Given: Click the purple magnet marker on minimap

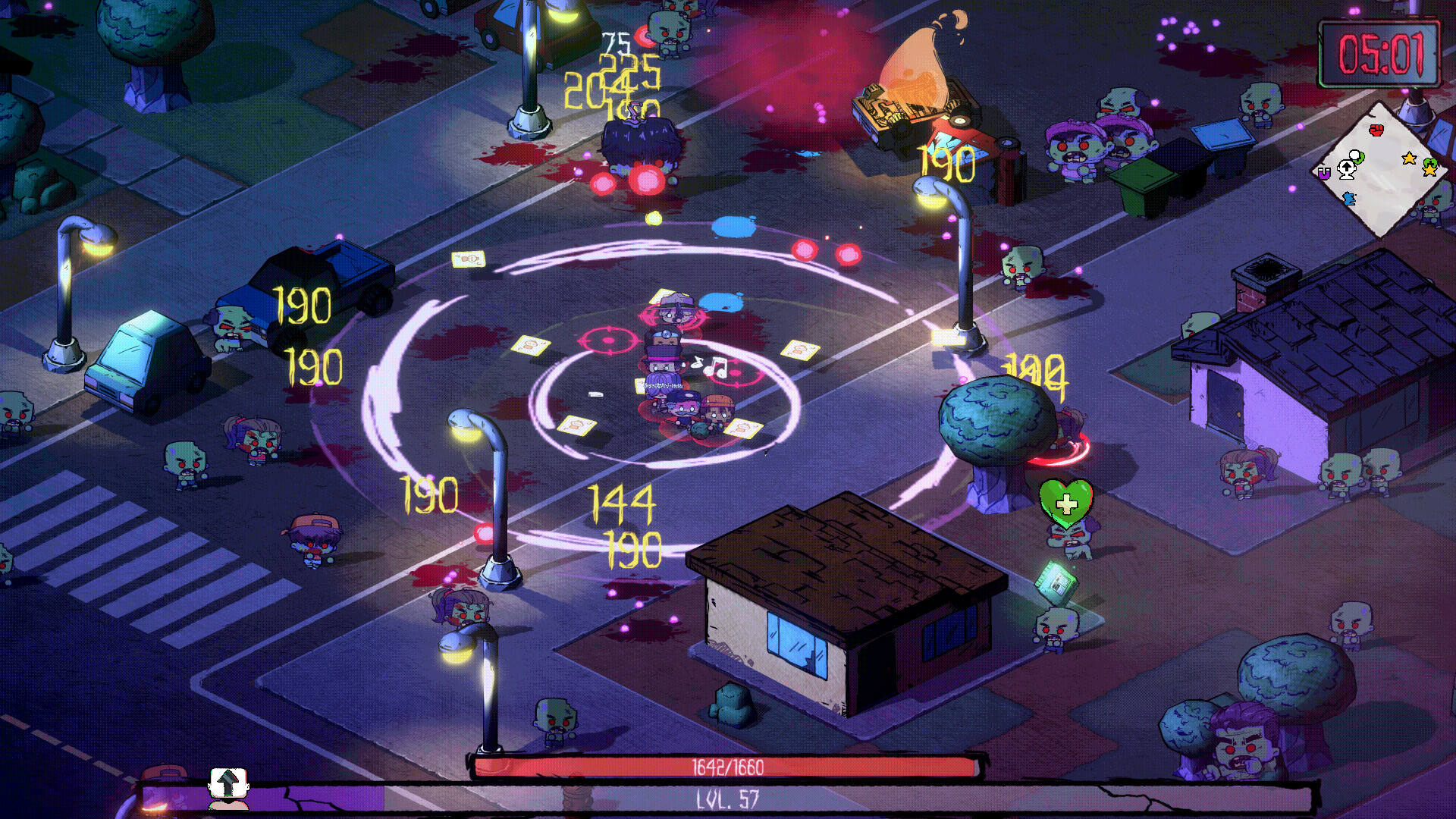Looking at the screenshot, I should pyautogui.click(x=1324, y=174).
